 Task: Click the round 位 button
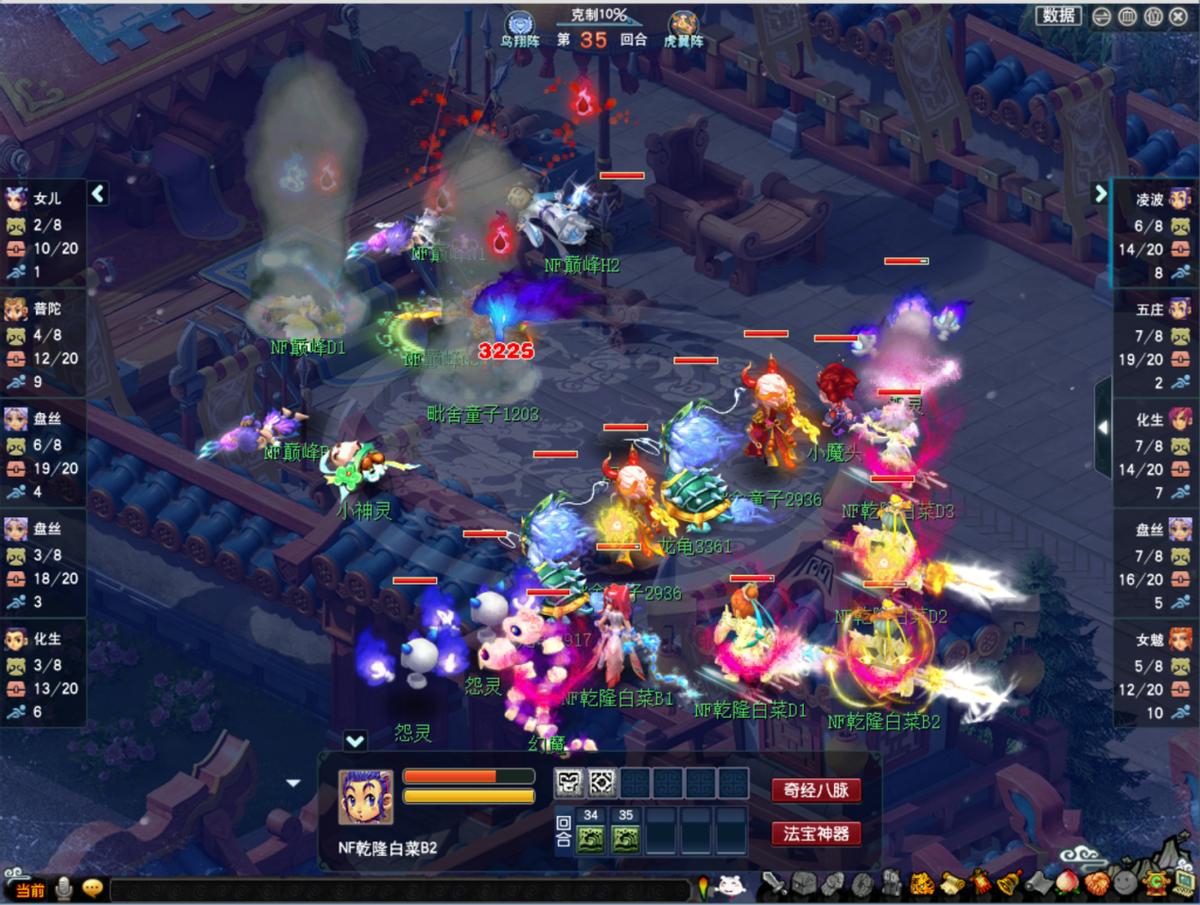tap(1152, 16)
